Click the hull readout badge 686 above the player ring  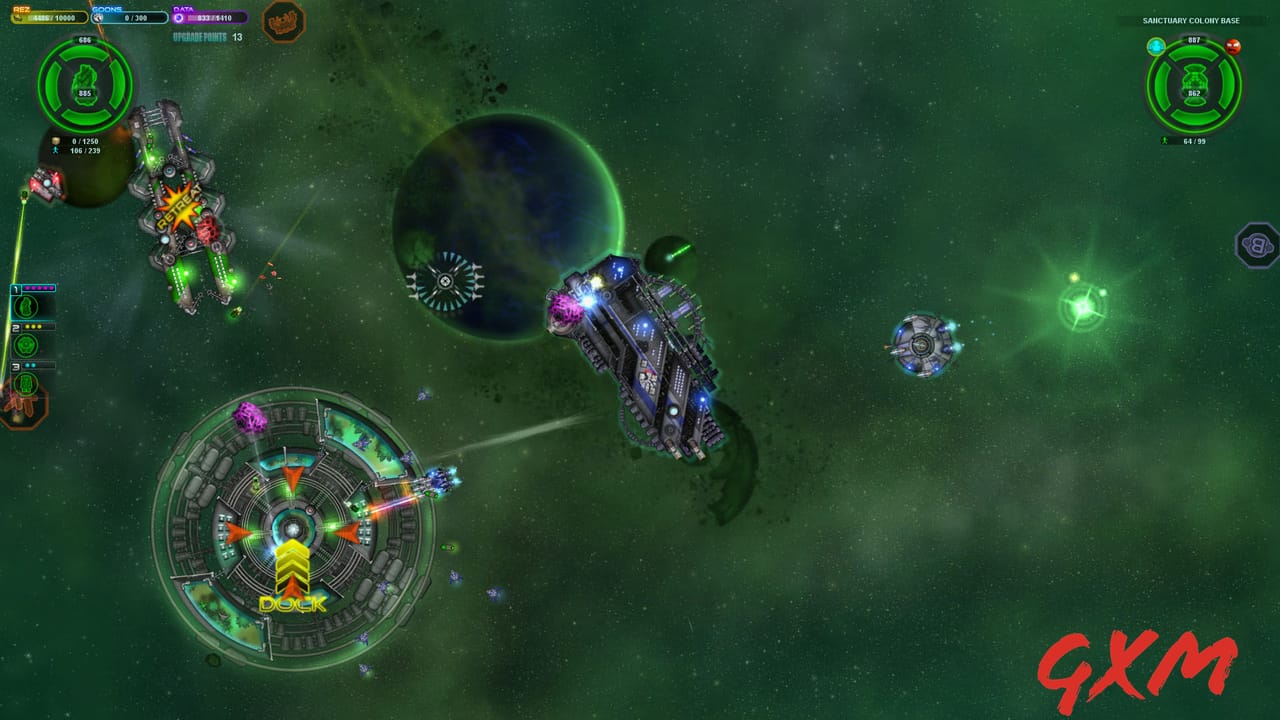[85, 40]
